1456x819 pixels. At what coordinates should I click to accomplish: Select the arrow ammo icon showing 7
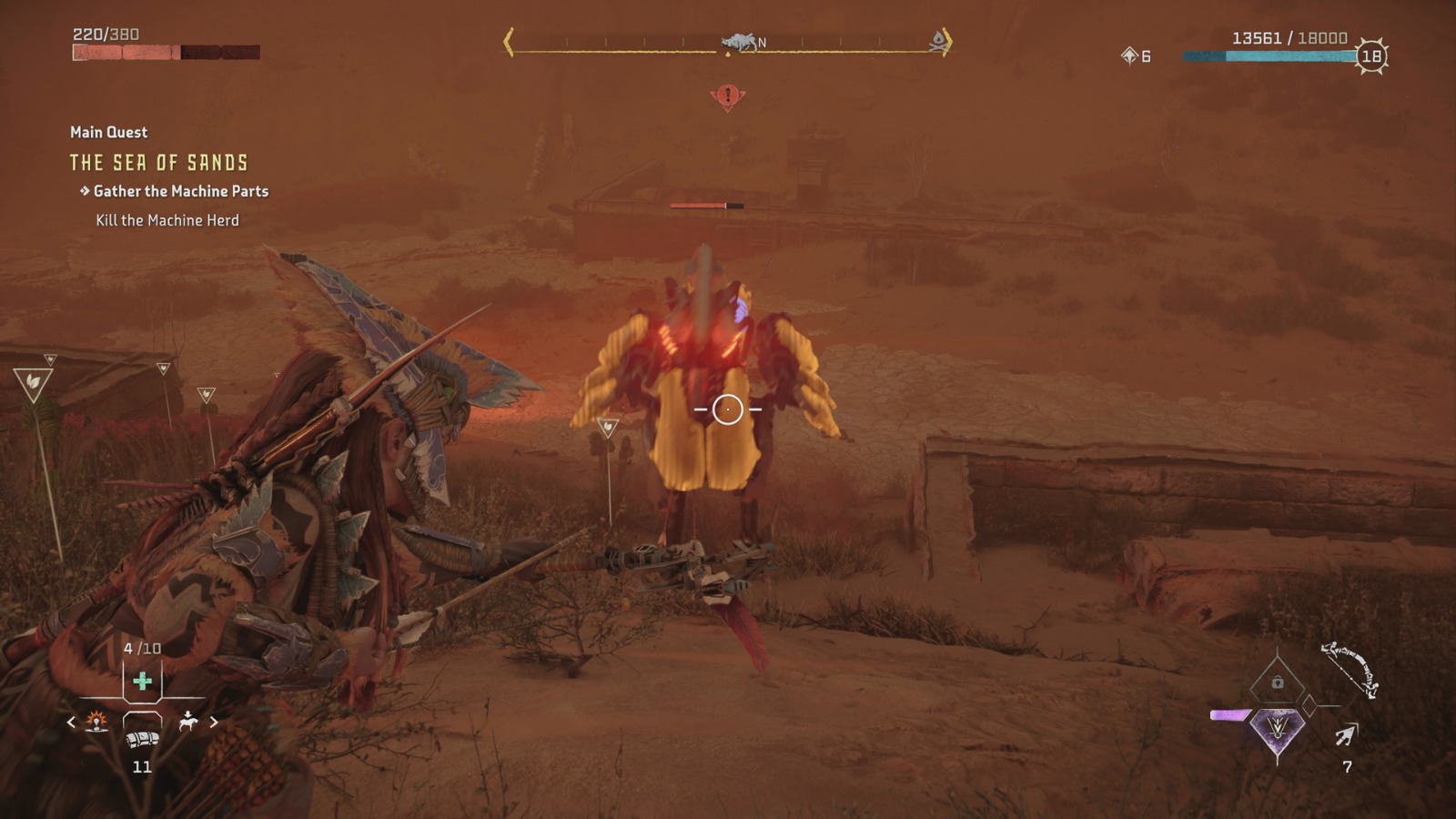[x=1345, y=735]
